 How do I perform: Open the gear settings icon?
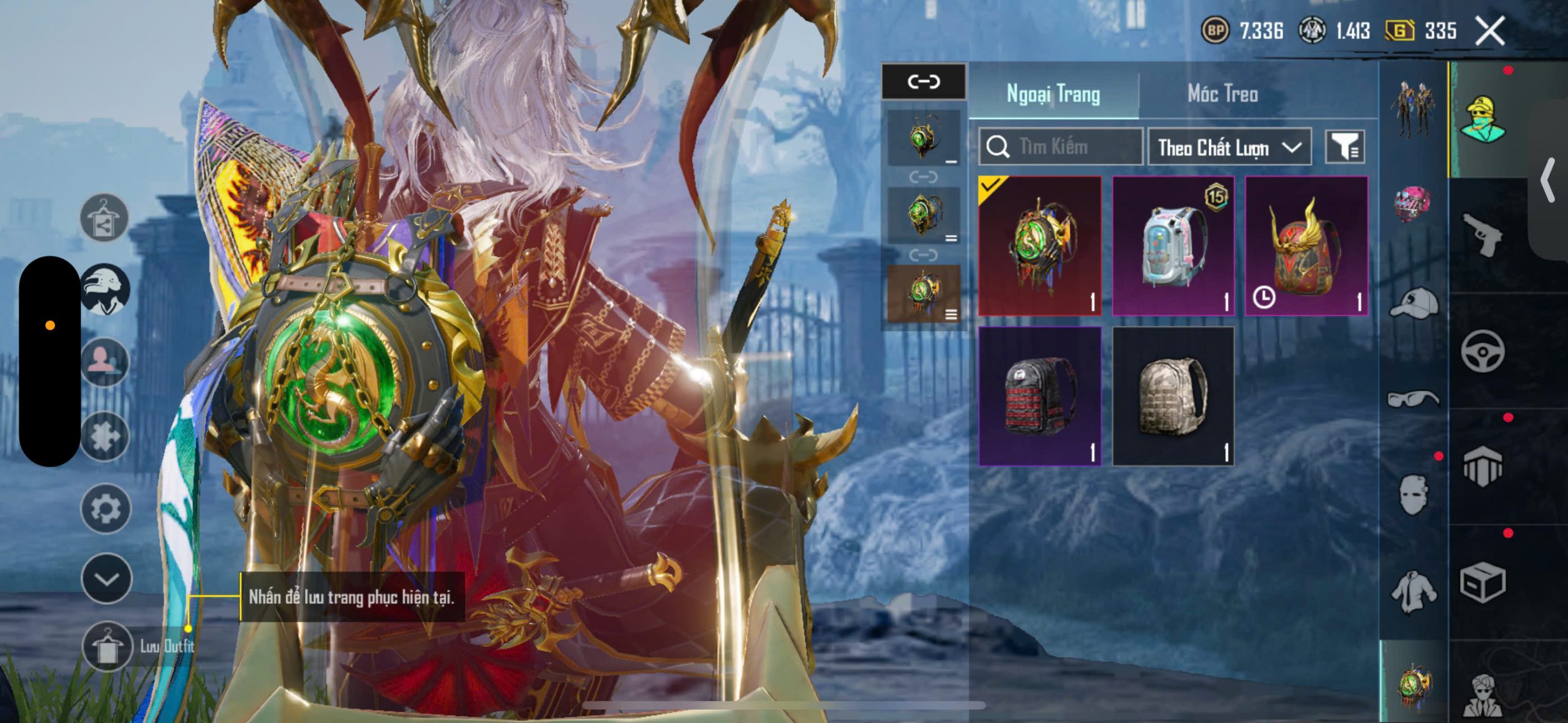click(x=105, y=509)
